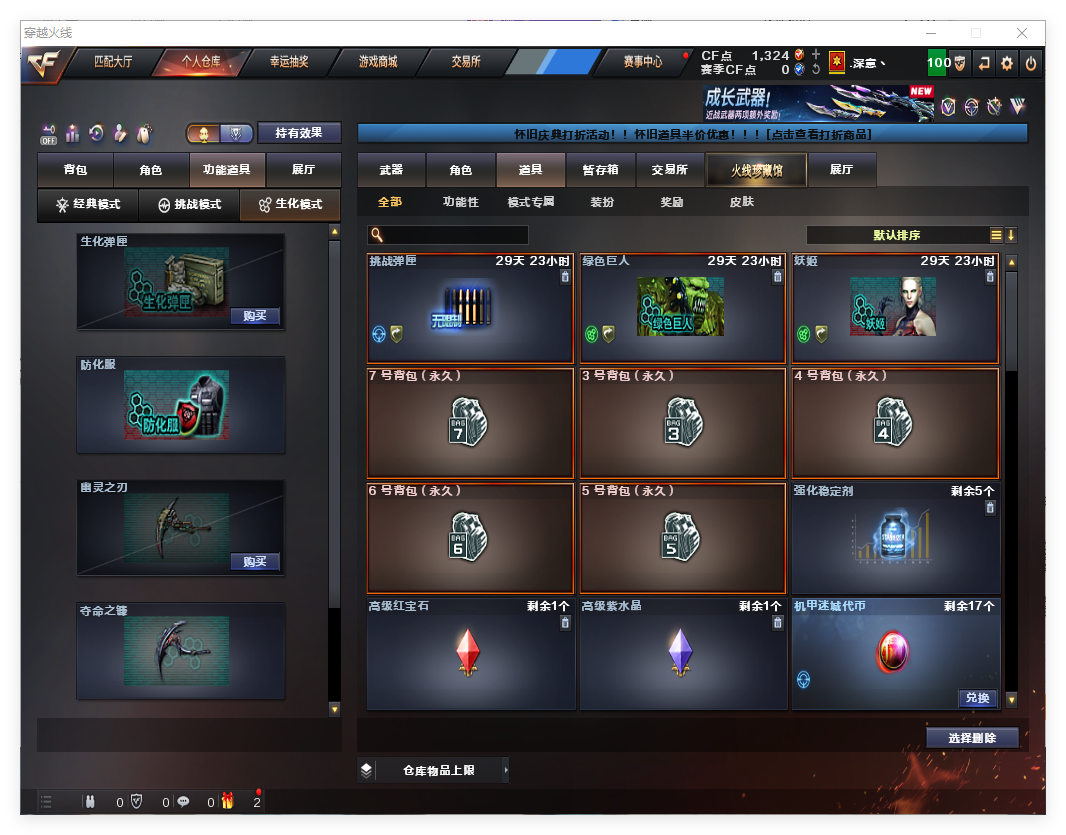
Task: Redeem 机甲迷城代币 with the 兑换 button
Action: coord(977,698)
